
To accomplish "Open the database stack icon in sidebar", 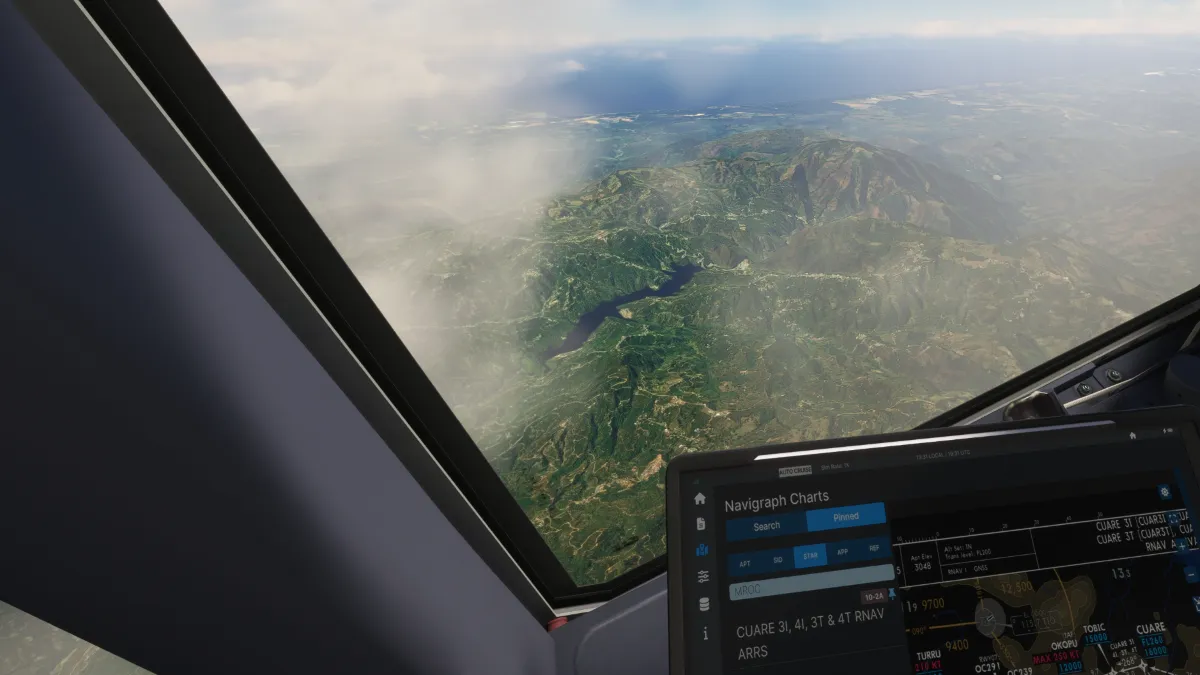I will point(704,603).
